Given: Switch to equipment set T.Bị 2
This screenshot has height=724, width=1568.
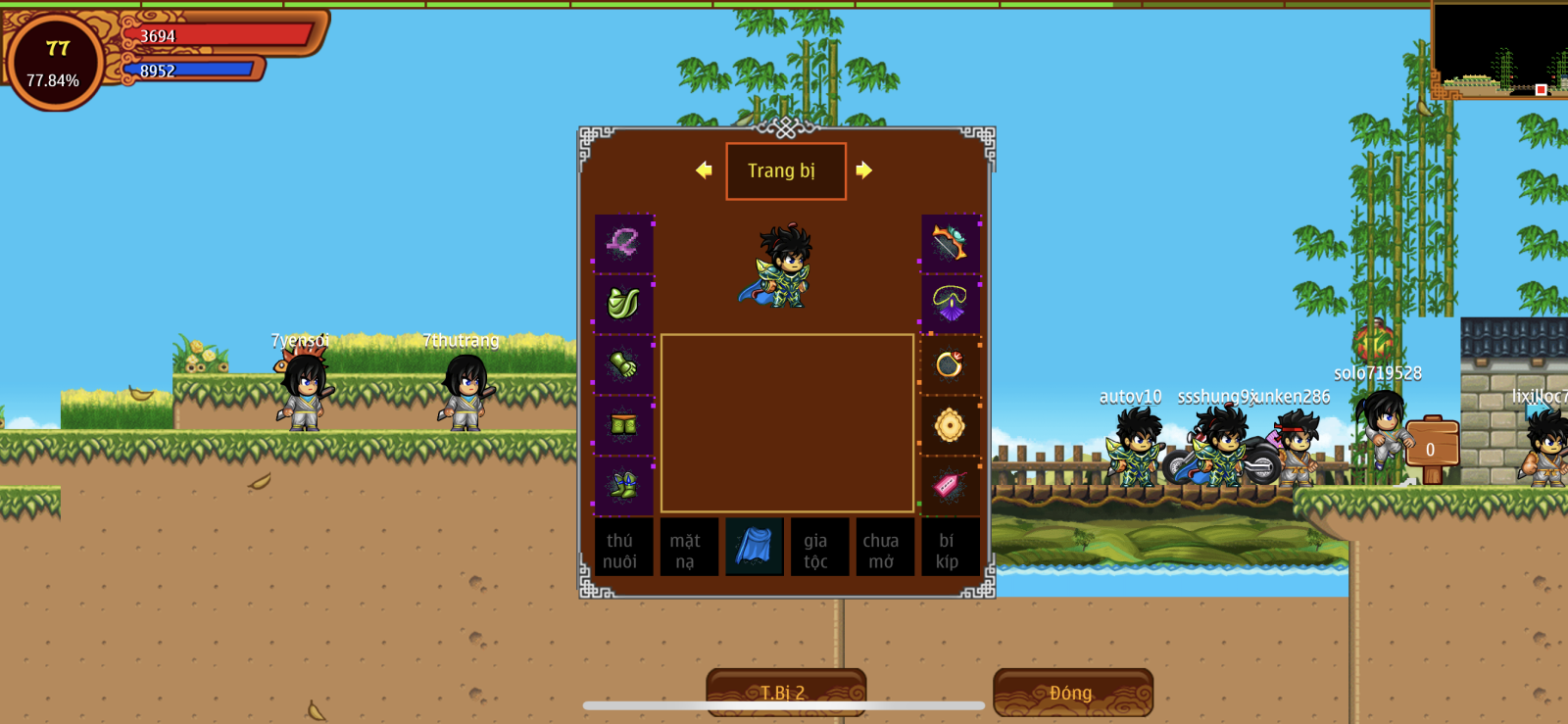Looking at the screenshot, I should pos(785,692).
